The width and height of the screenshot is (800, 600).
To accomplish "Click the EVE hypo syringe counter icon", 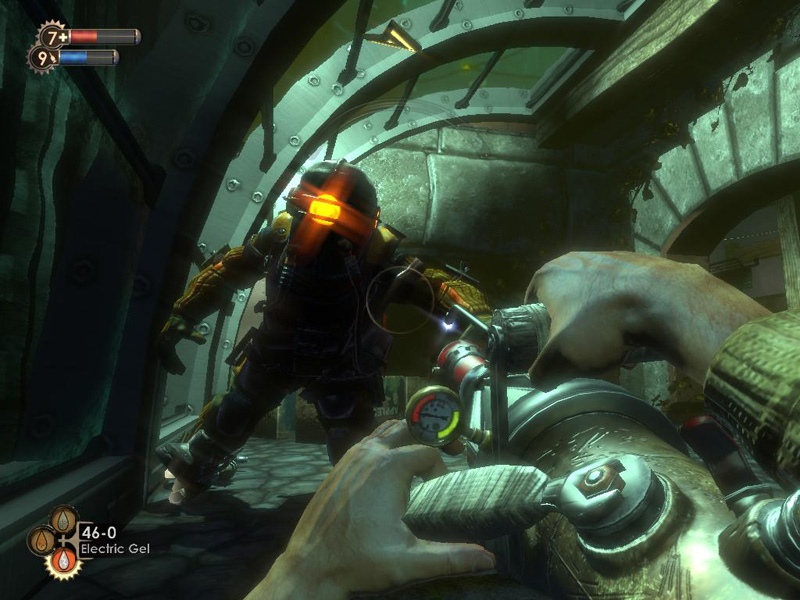I will tap(41, 58).
